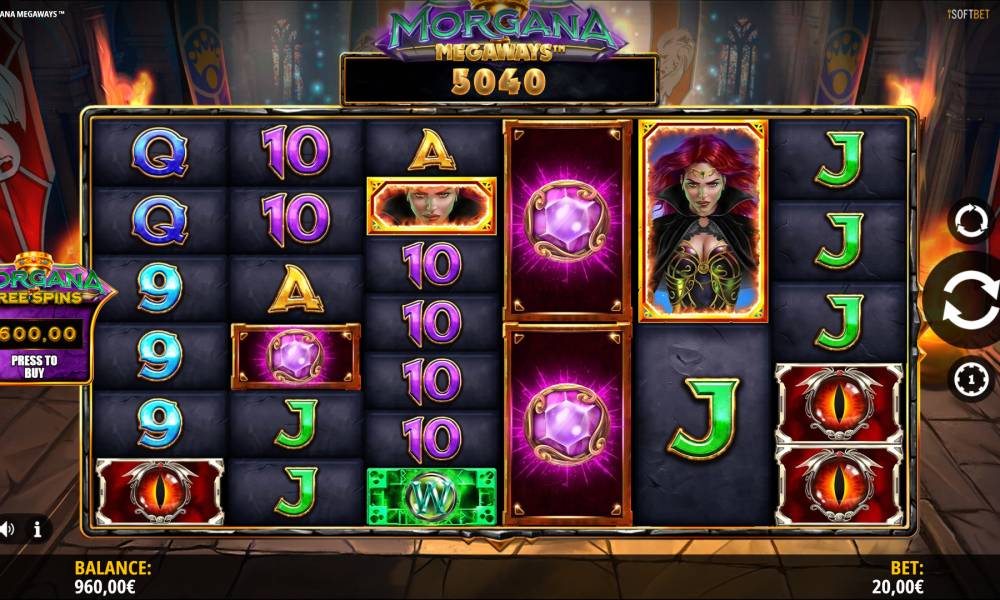This screenshot has width=1000, height=600.
Task: Open autoplay with the small circular arrows button
Action: tap(970, 221)
